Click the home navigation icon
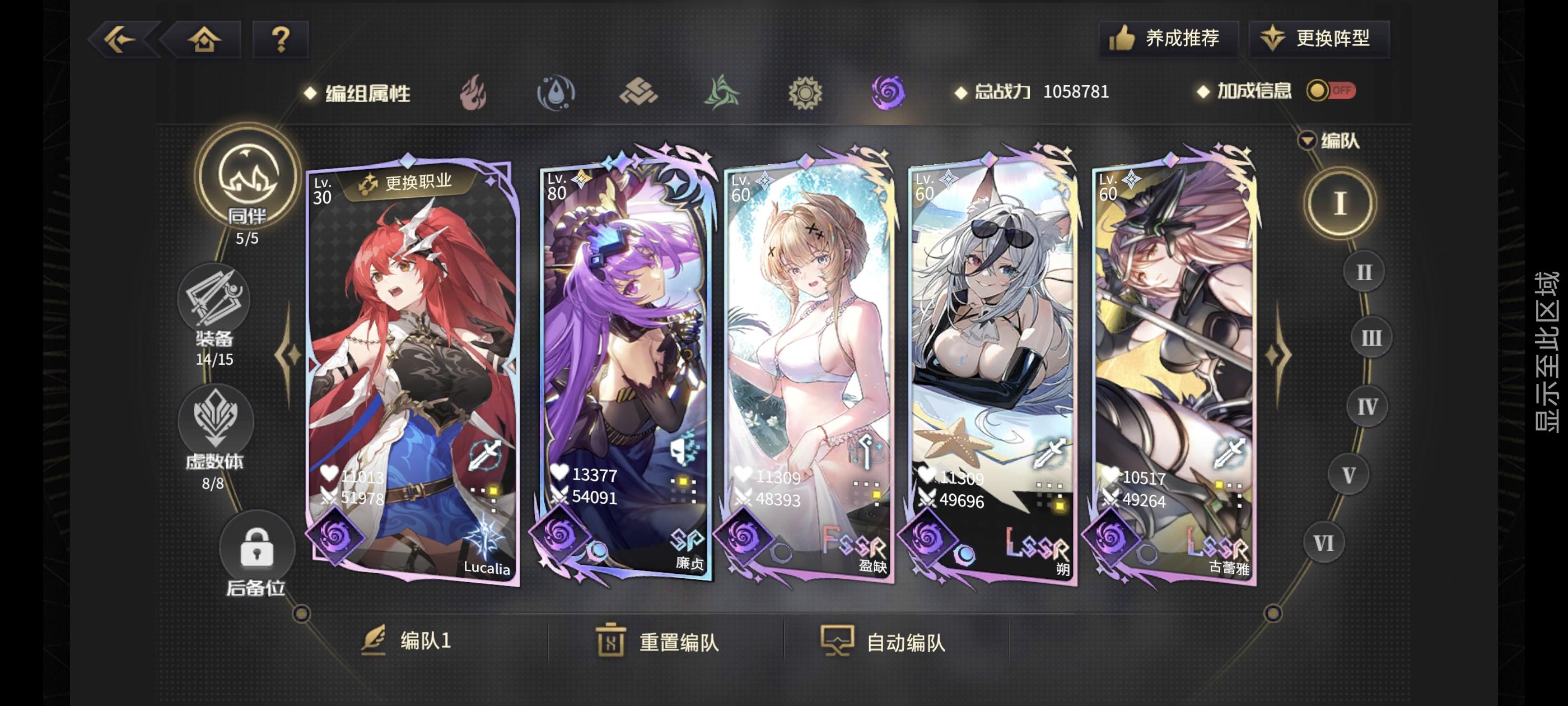Viewport: 1568px width, 706px height. [204, 40]
